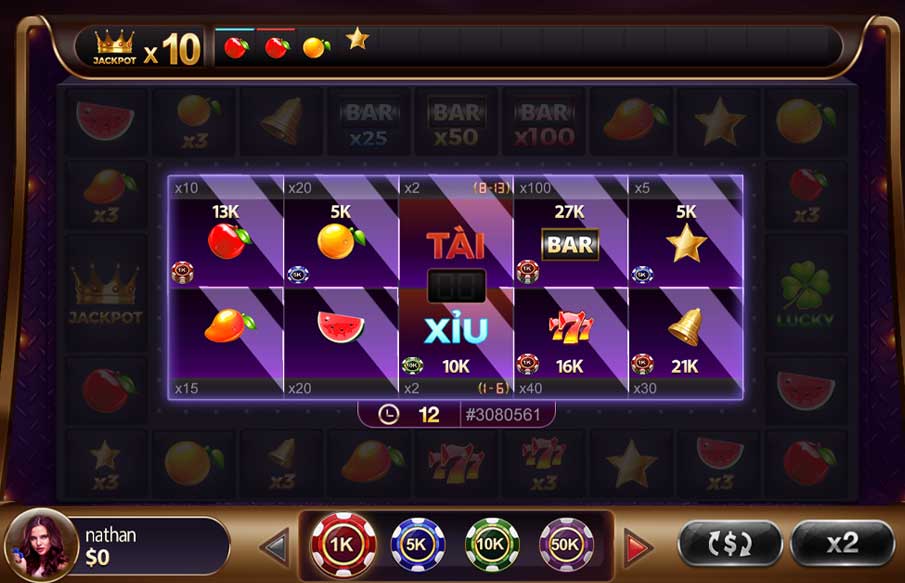Place a bet on the bell tile
The height and width of the screenshot is (583, 905).
[x=685, y=330]
